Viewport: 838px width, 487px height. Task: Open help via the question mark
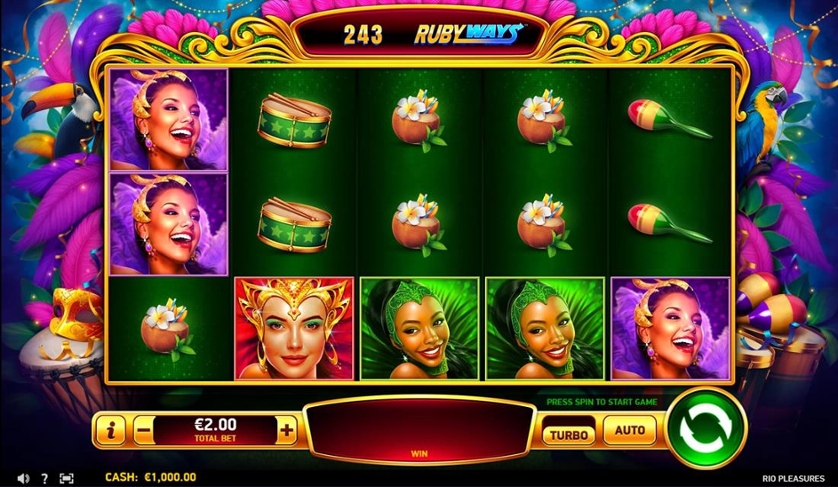coord(45,478)
